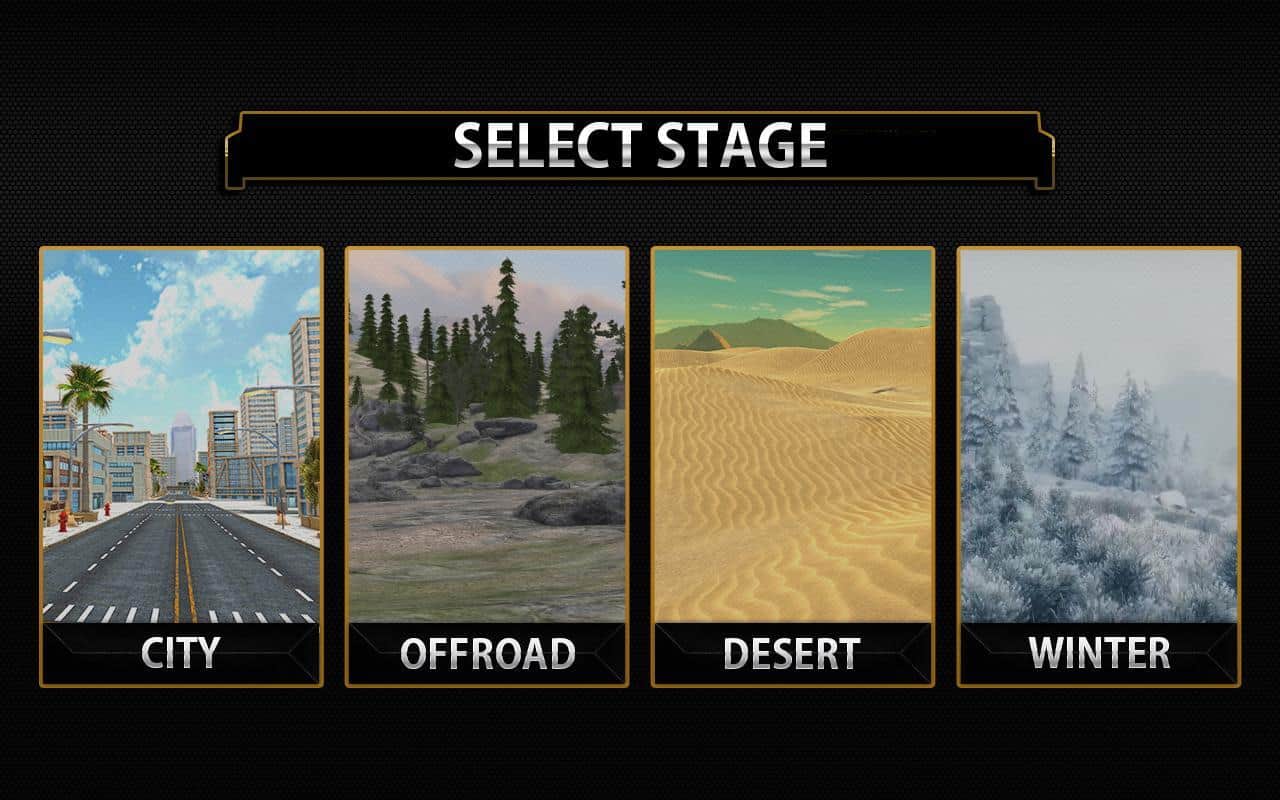Image resolution: width=1280 pixels, height=800 pixels.
Task: Choose the Offroad stage card
Action: 487,466
